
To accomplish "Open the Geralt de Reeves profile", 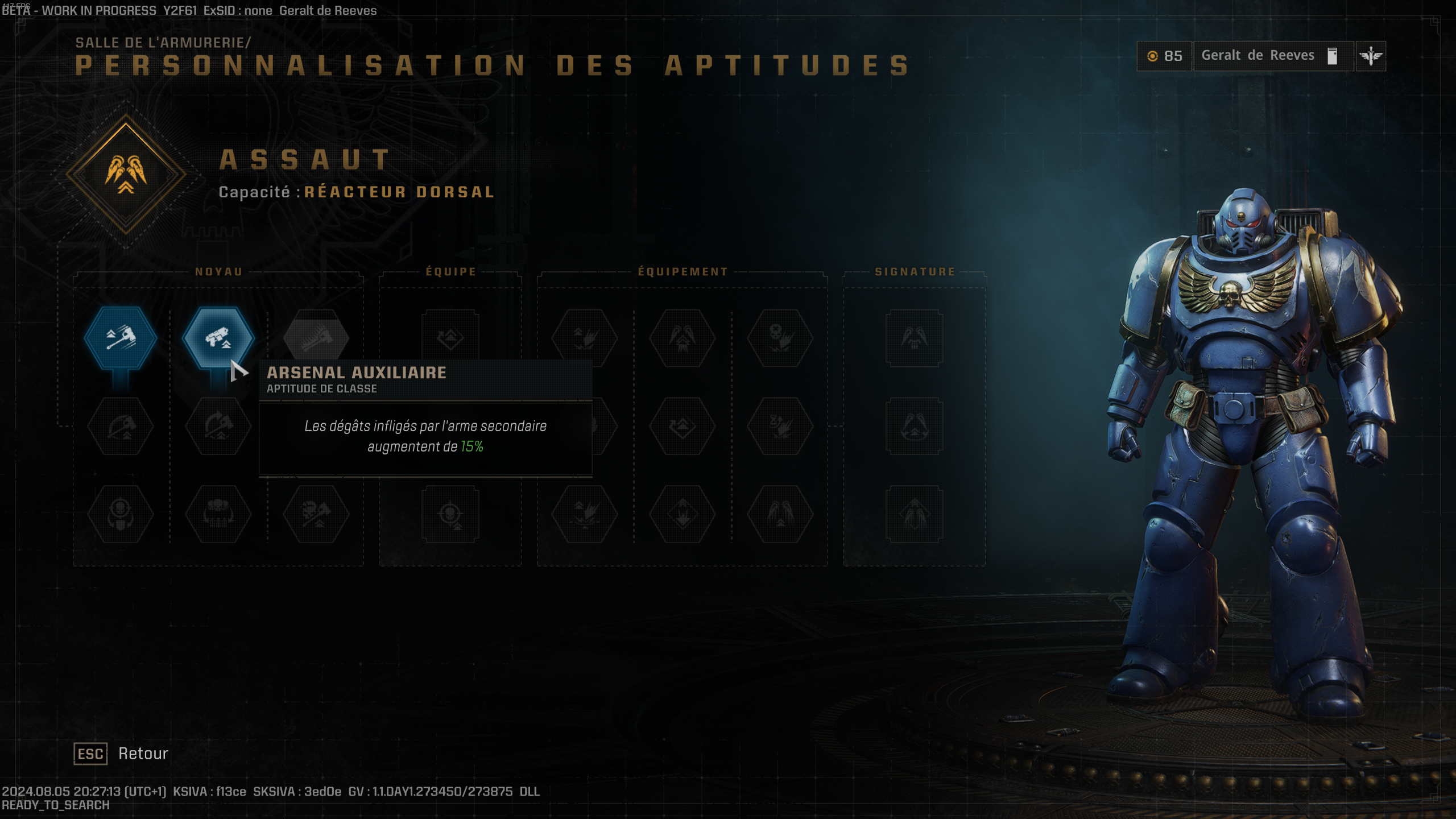I will pyautogui.click(x=1257, y=55).
